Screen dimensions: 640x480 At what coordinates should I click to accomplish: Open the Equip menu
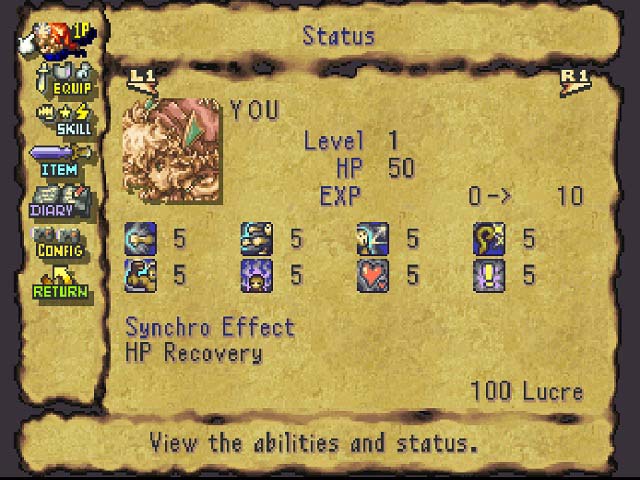64,78
